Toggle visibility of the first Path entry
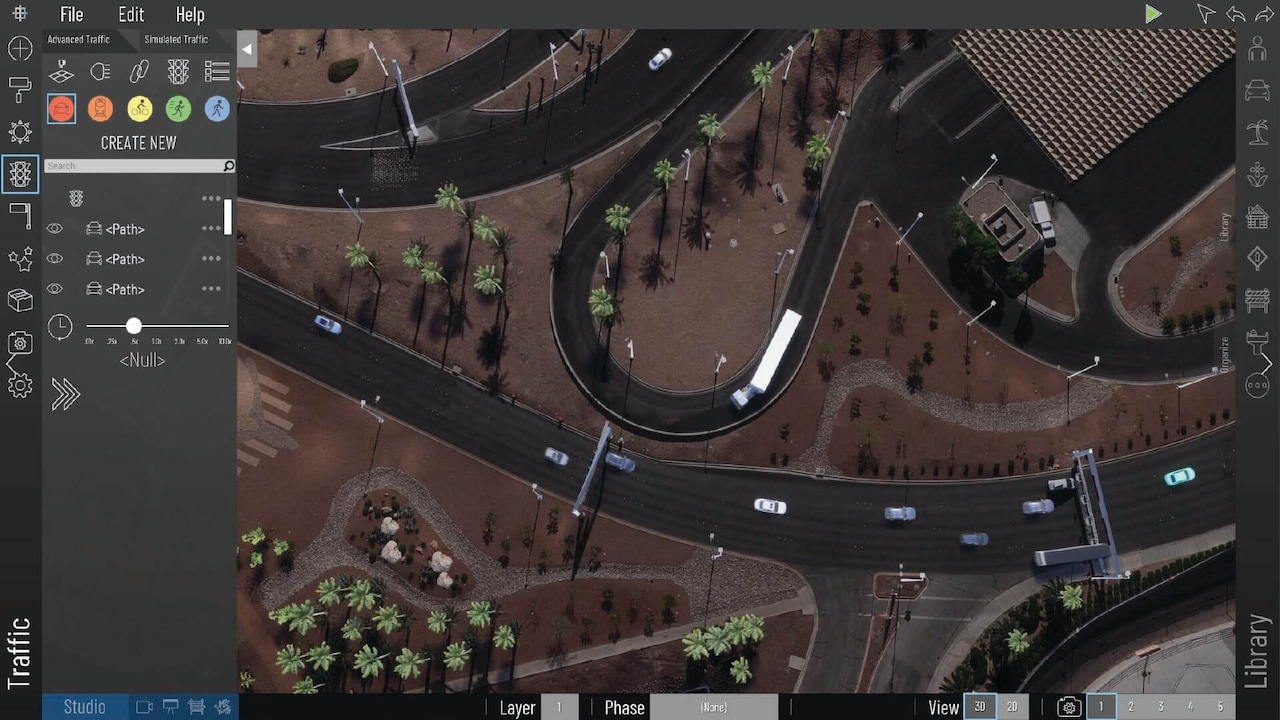1280x720 pixels. pyautogui.click(x=55, y=229)
